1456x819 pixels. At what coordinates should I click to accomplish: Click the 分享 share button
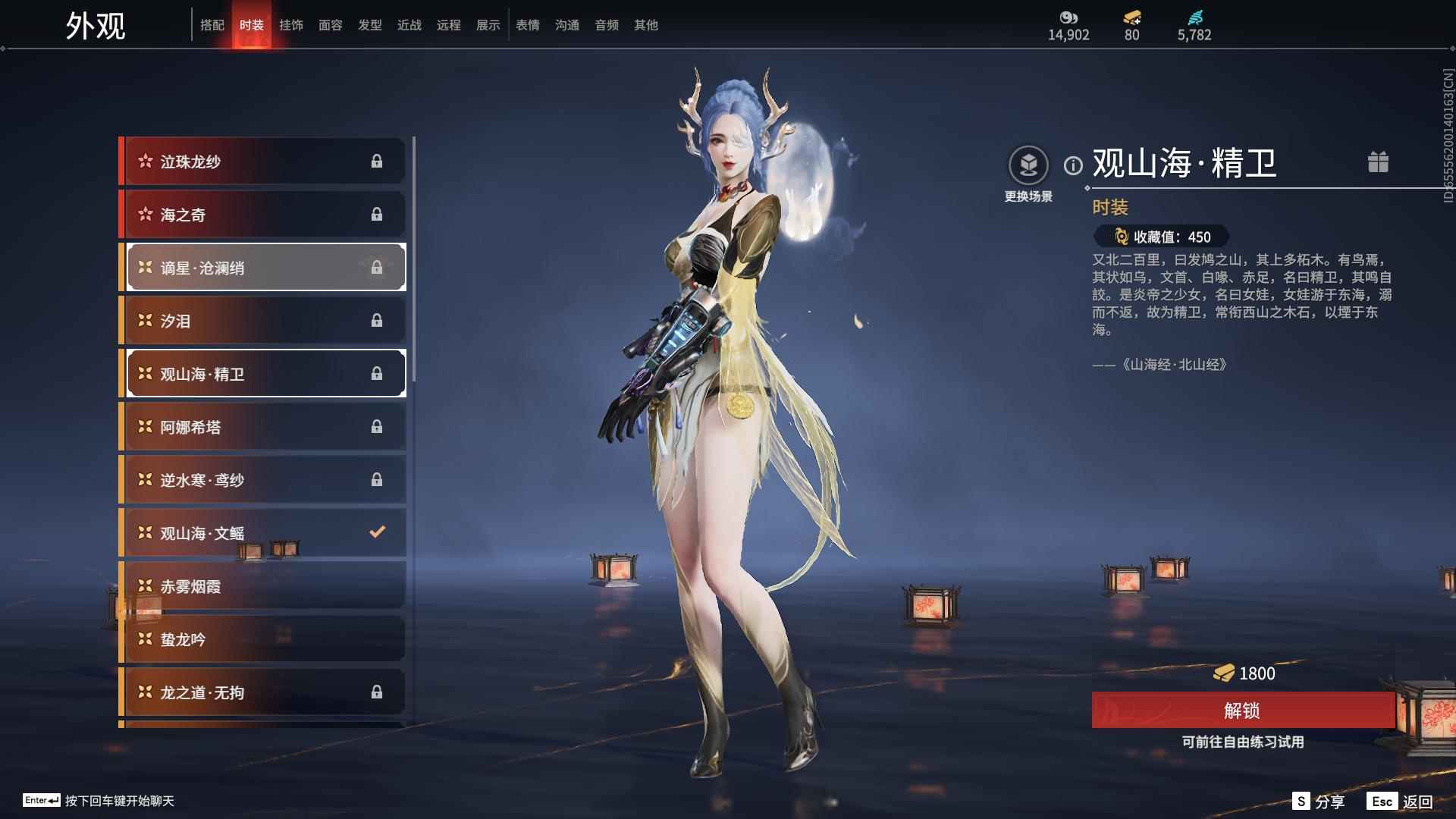tap(1319, 802)
